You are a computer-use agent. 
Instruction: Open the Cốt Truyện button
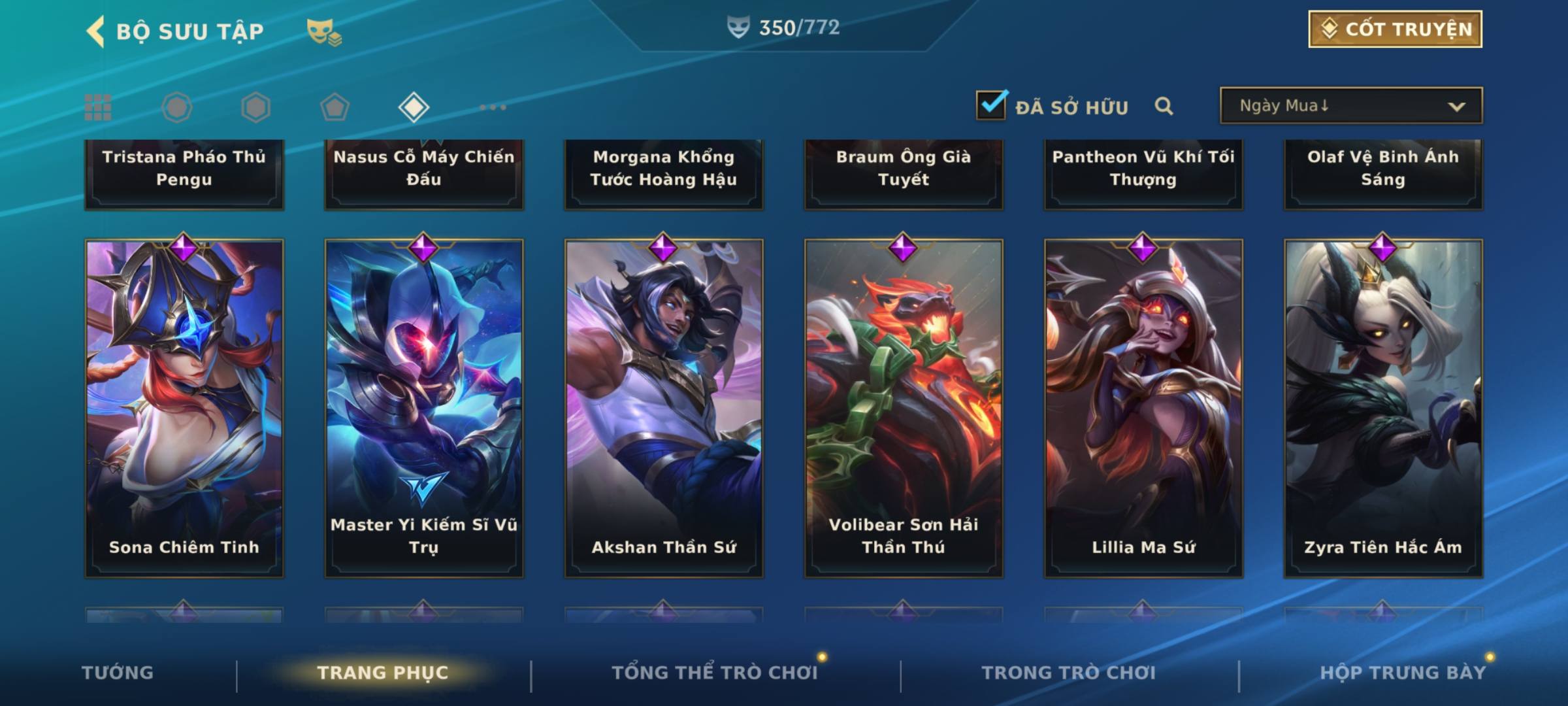coord(1394,29)
